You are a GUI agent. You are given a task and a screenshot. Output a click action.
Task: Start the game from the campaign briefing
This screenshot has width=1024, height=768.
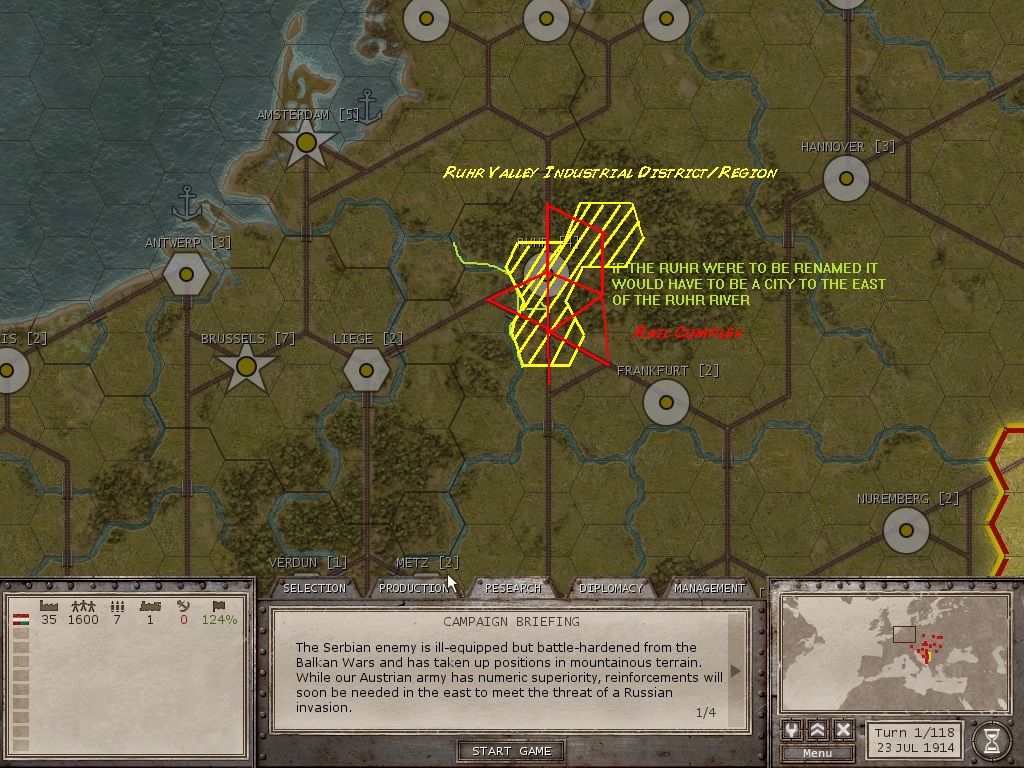pyautogui.click(x=512, y=751)
